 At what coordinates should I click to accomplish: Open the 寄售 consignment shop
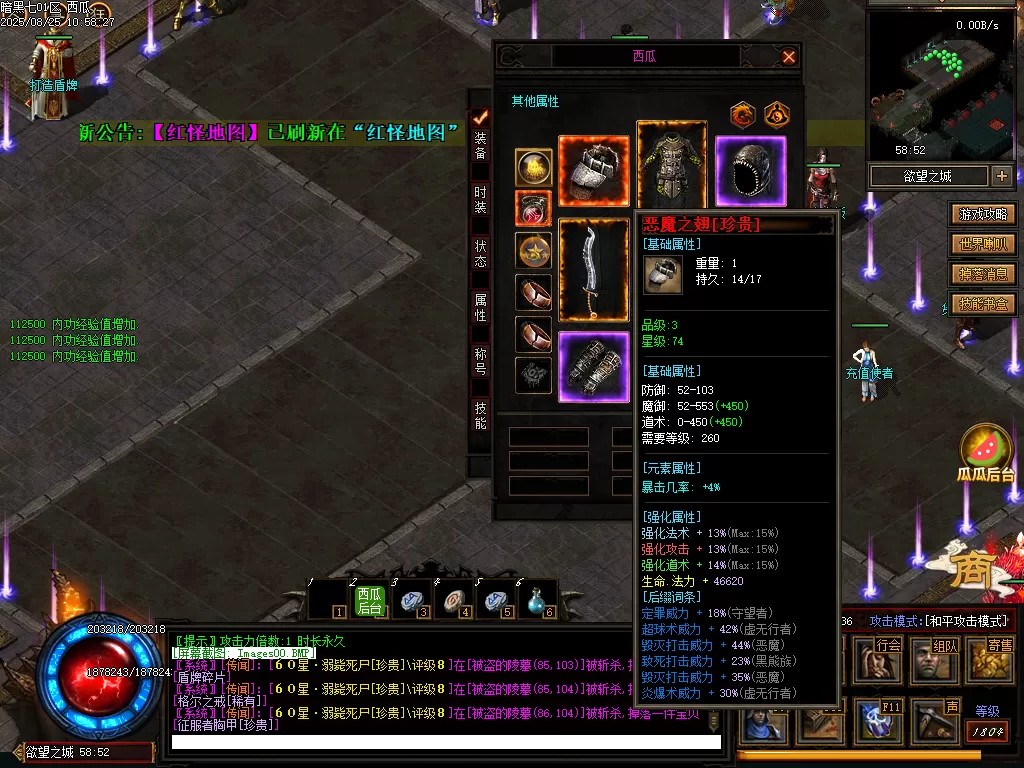(999, 657)
